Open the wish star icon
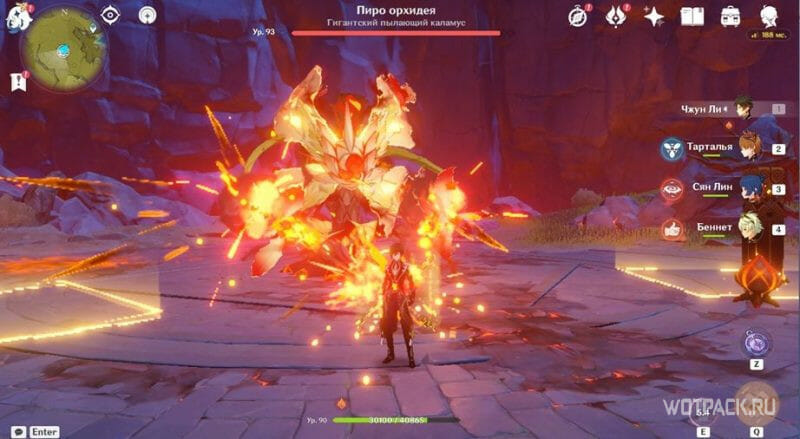 [x=654, y=16]
